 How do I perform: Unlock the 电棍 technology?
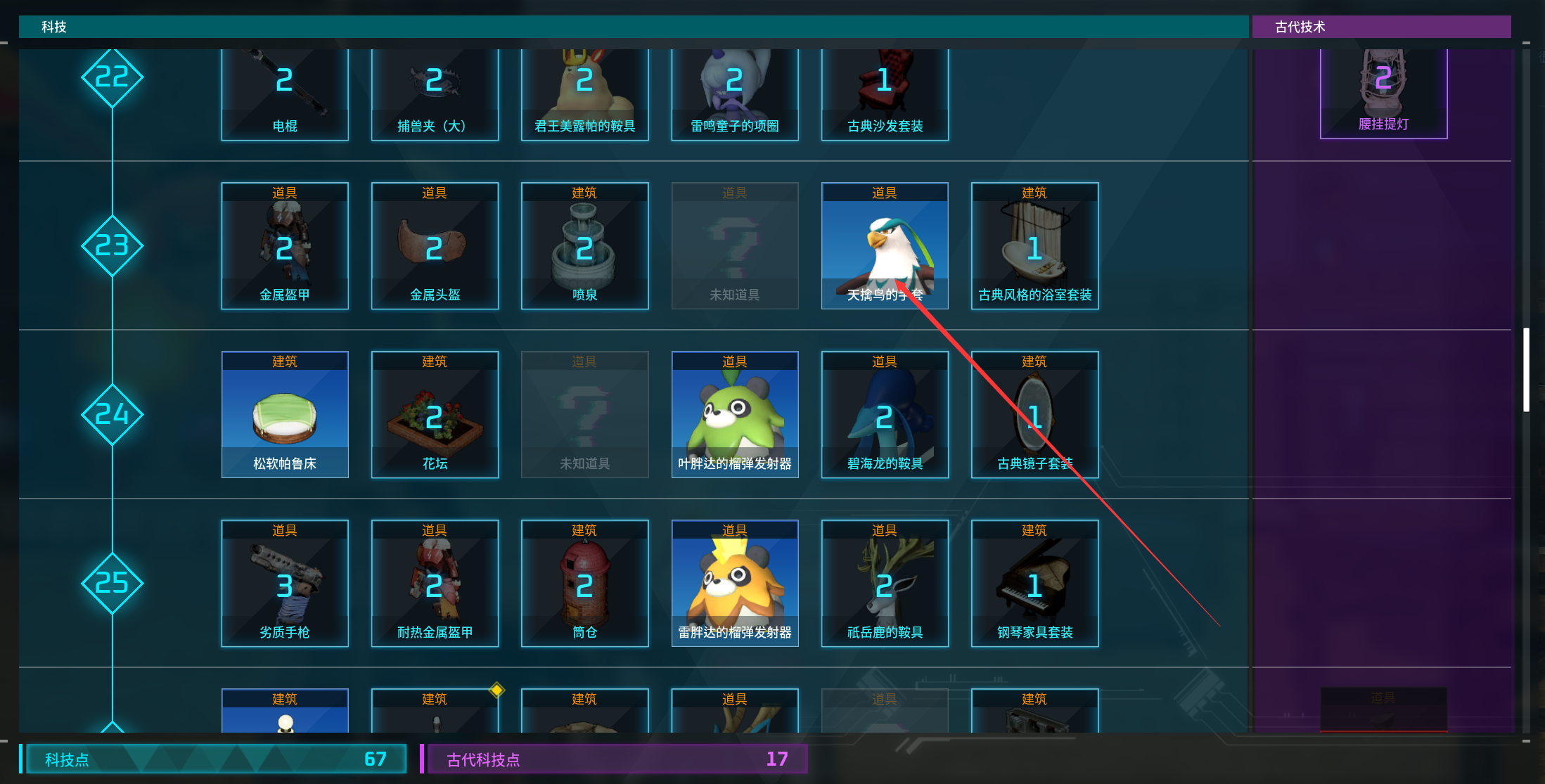(285, 95)
